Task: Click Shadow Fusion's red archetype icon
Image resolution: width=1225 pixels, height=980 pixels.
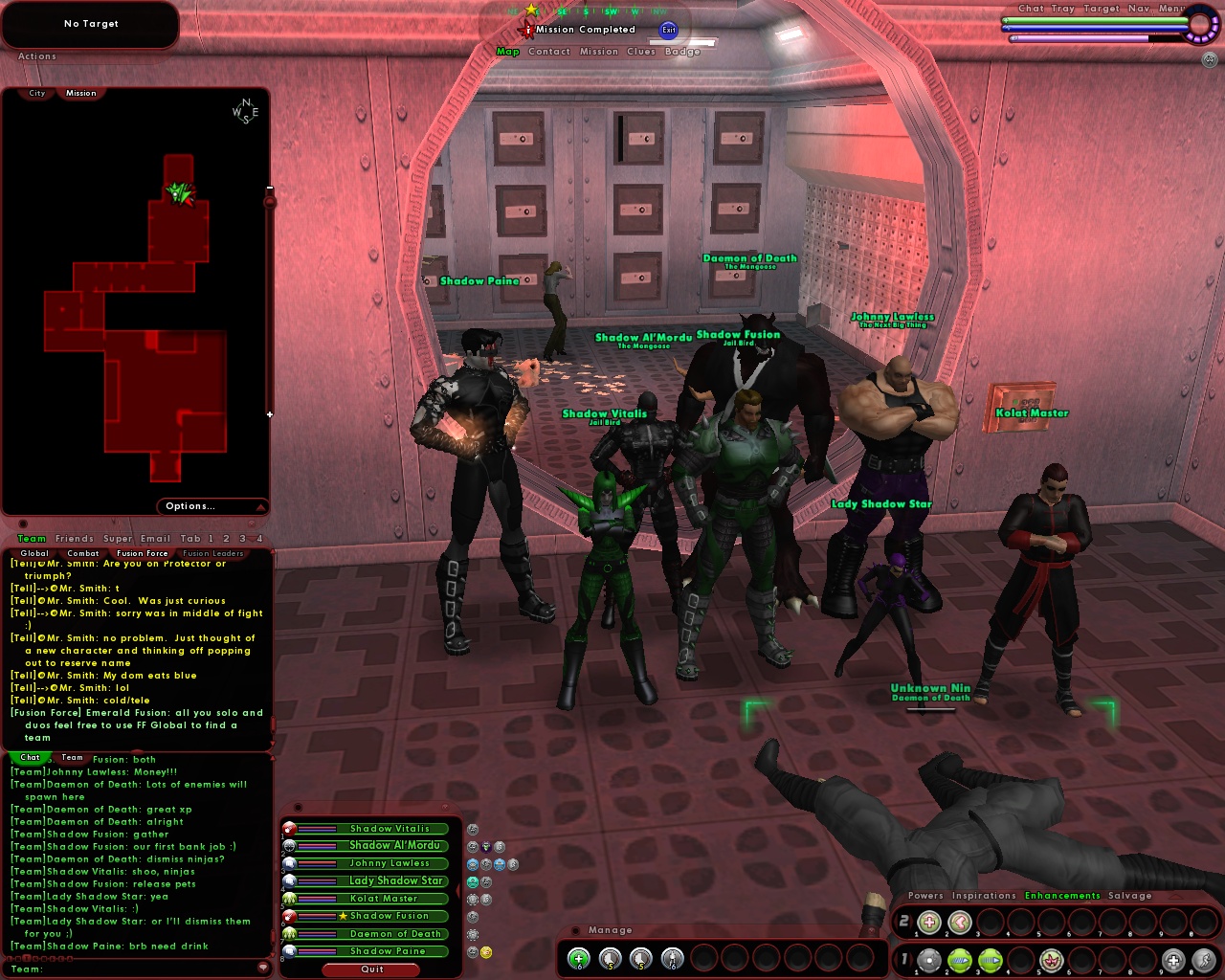Action: pyautogui.click(x=289, y=916)
